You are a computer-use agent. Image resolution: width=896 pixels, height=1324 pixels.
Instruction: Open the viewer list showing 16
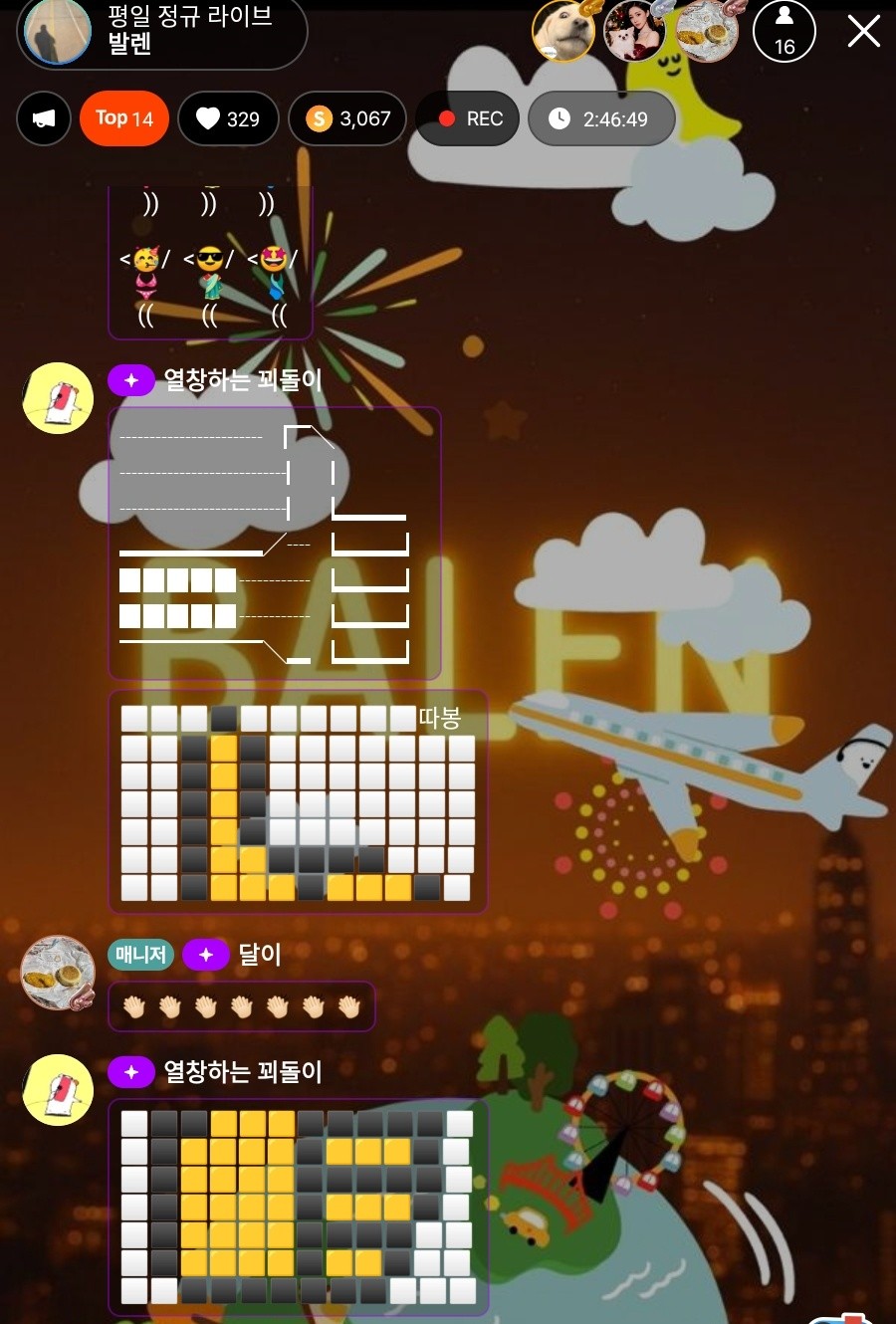784,32
